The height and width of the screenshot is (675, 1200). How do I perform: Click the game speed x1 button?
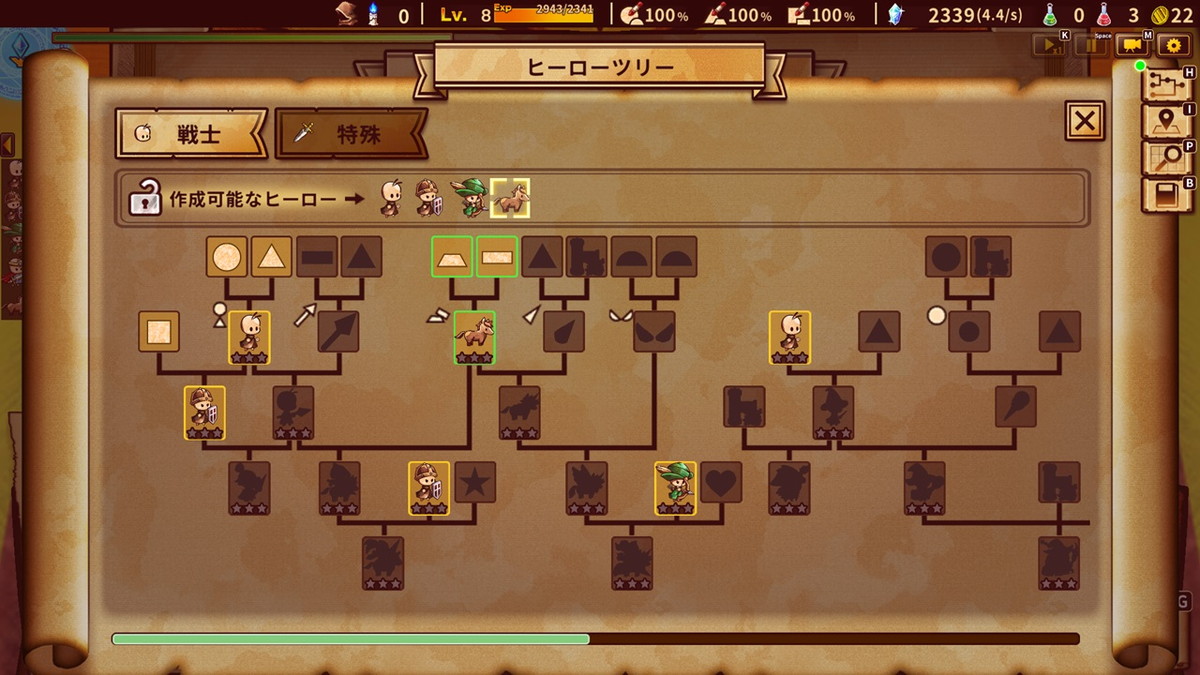1051,45
